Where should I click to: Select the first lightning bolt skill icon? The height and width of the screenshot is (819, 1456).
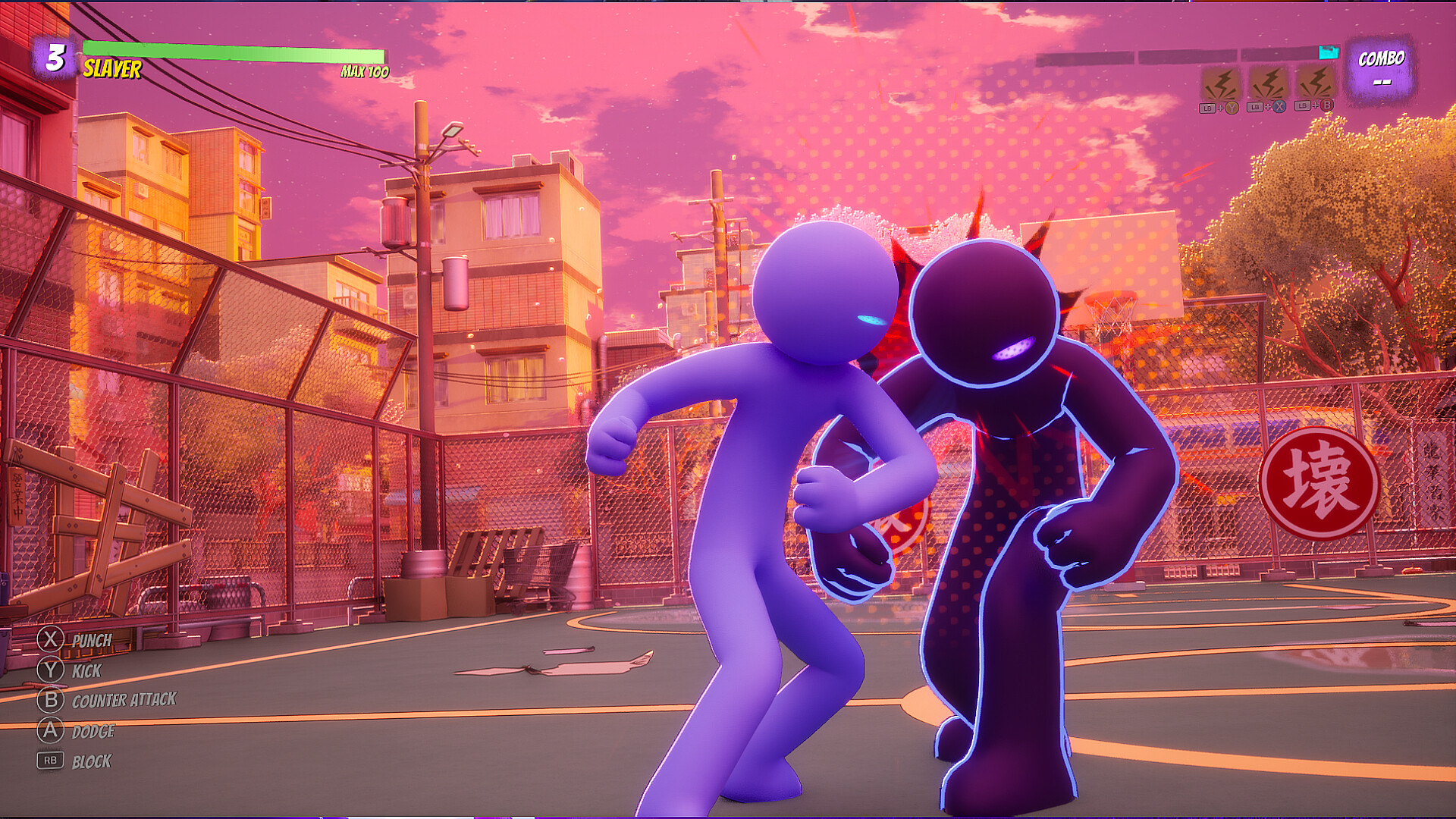(x=1222, y=83)
